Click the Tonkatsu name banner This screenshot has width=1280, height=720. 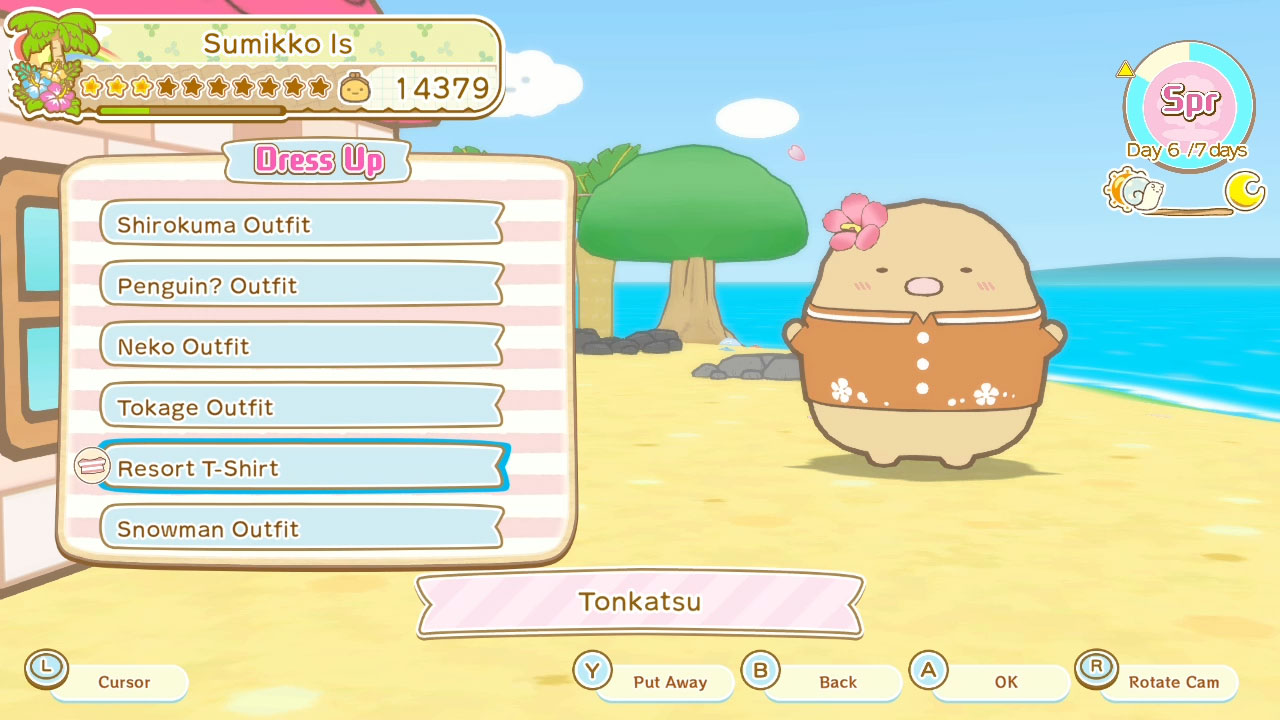[x=638, y=601]
